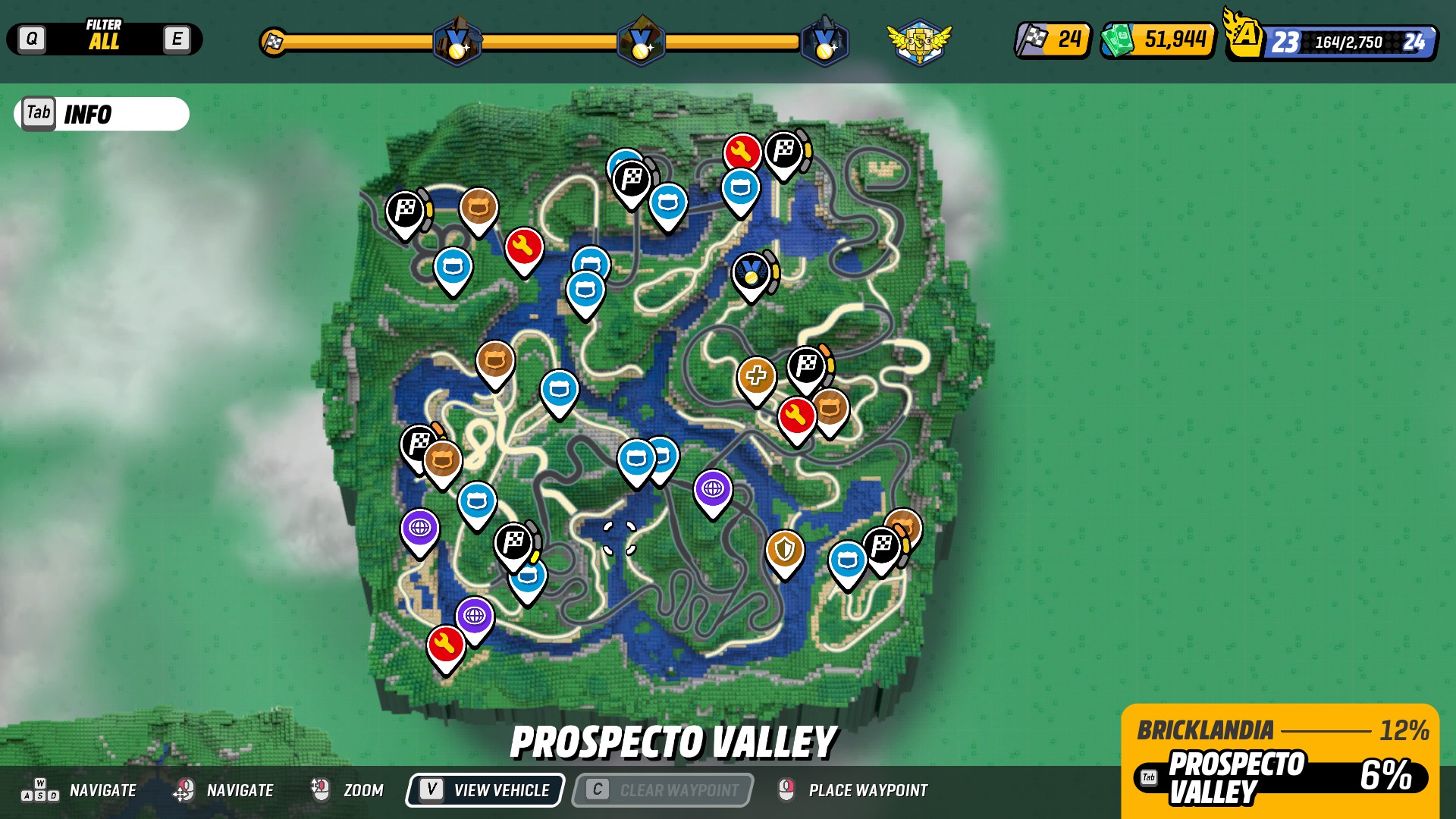Clear the current waypoint
Viewport: 1456px width, 819px height.
(663, 790)
